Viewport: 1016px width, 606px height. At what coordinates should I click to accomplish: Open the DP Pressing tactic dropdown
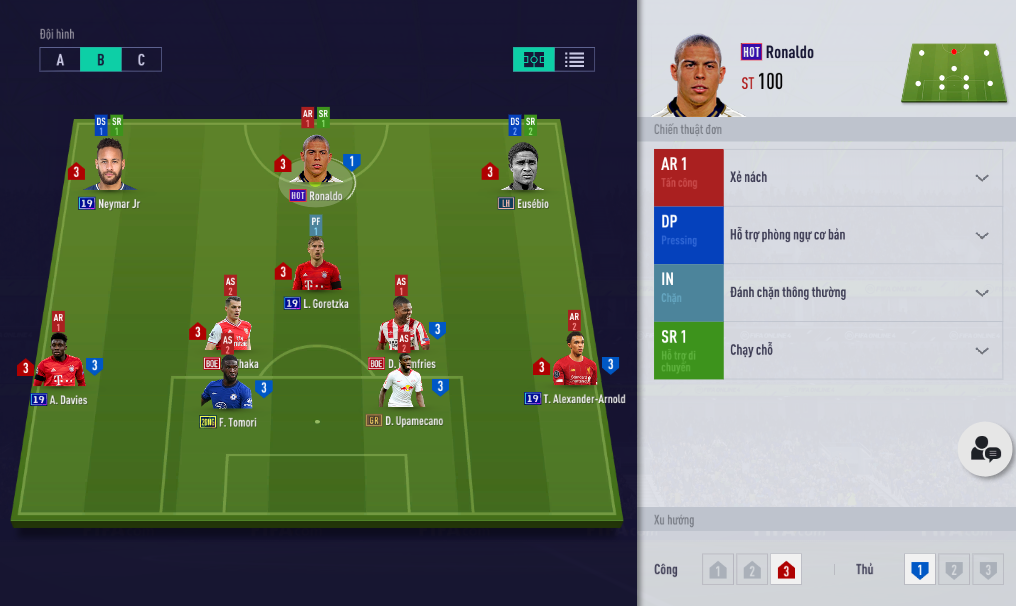(981, 235)
